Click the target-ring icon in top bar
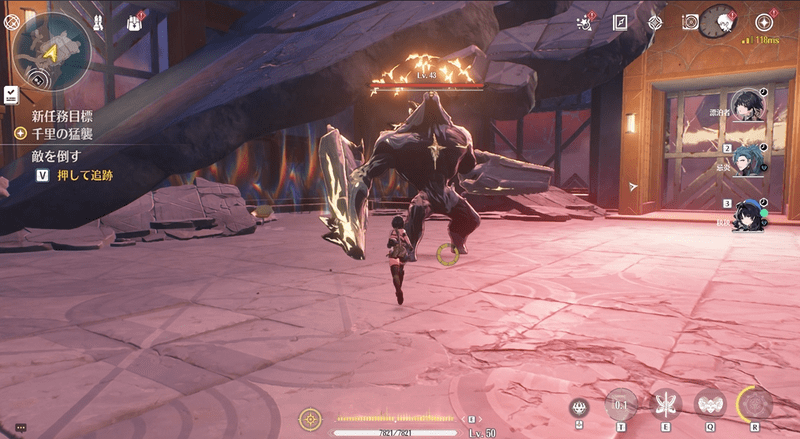The height and width of the screenshot is (439, 800). click(654, 22)
